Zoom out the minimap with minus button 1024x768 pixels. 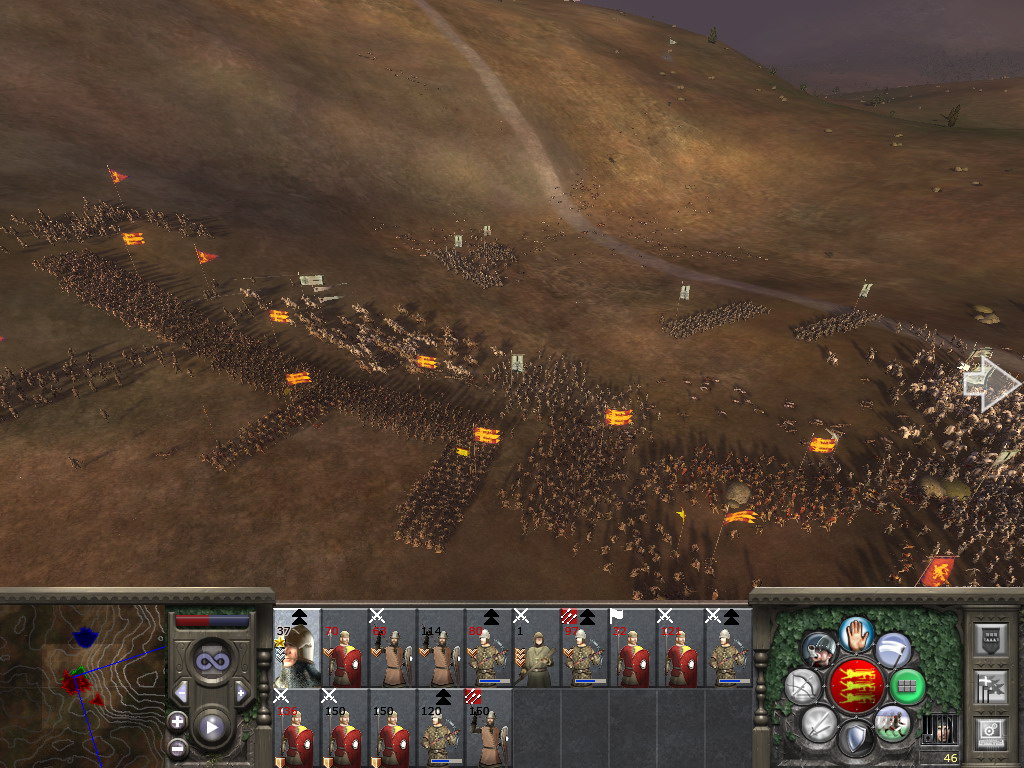point(178,747)
